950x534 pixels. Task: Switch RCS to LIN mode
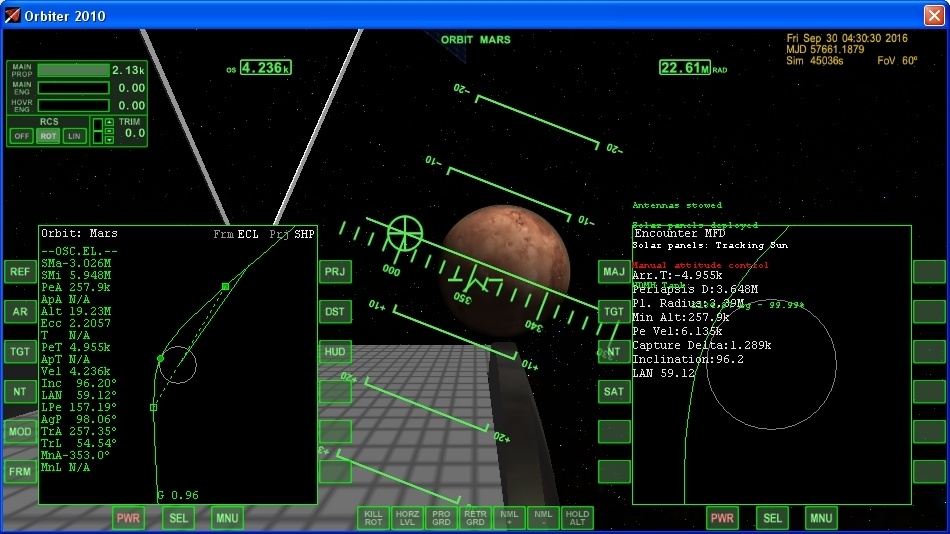pyautogui.click(x=74, y=136)
